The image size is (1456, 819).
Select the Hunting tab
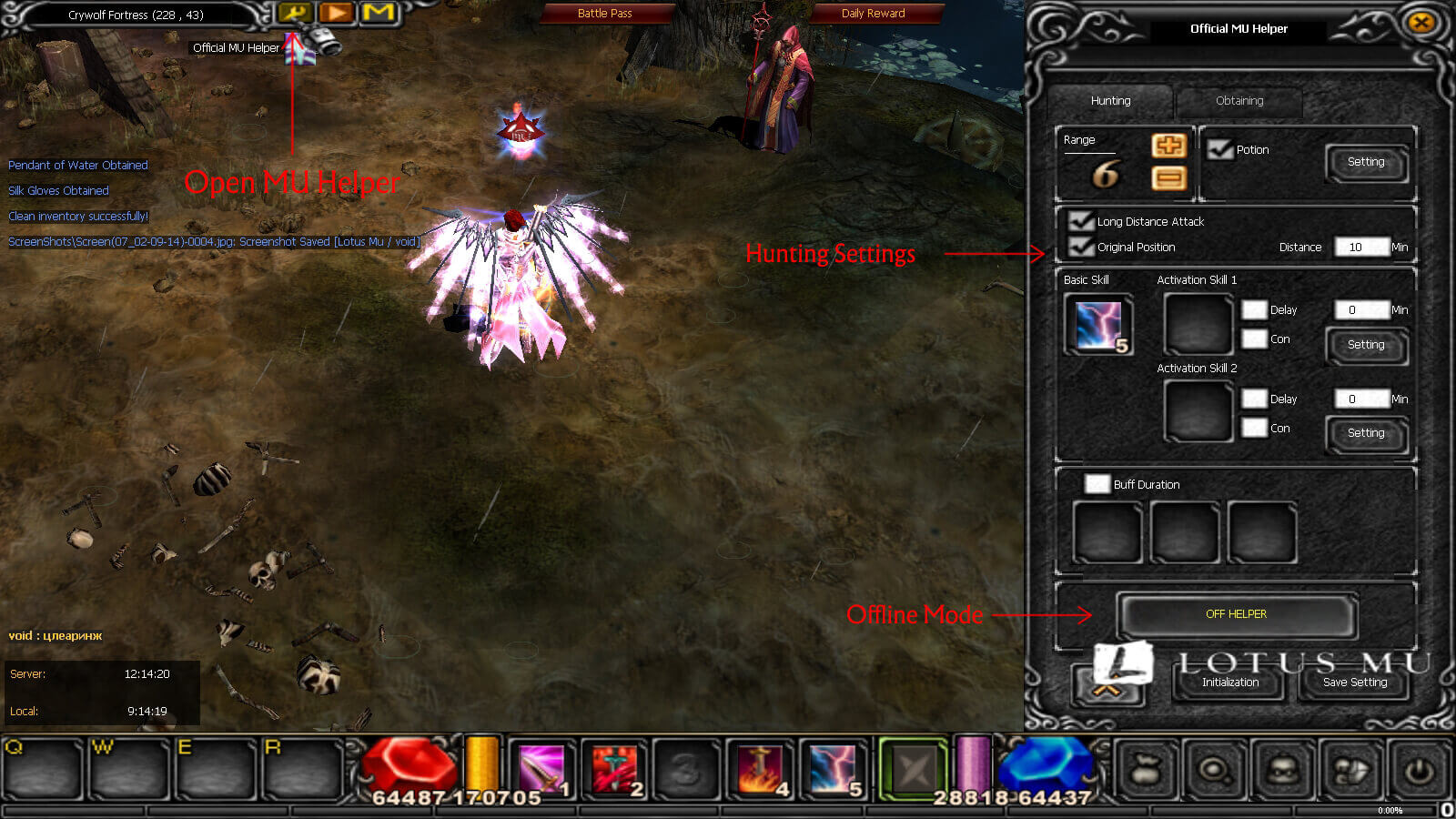(x=1109, y=101)
